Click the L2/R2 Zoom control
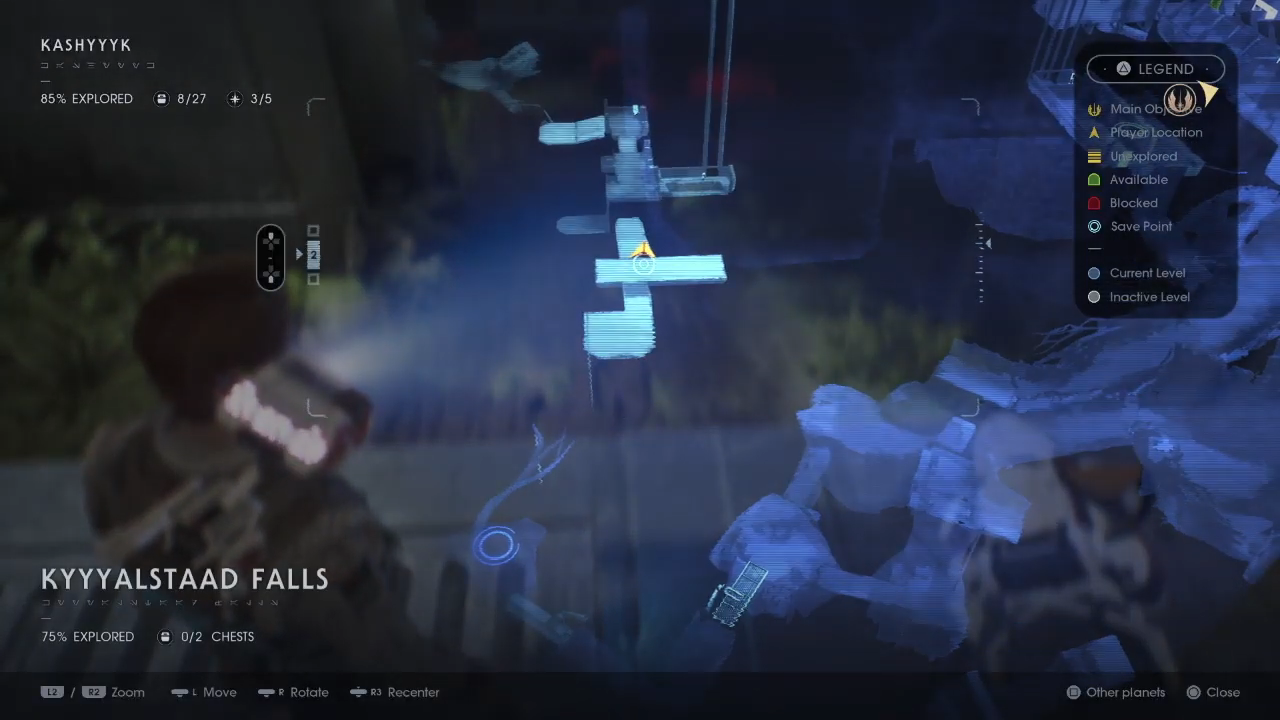The height and width of the screenshot is (720, 1280). tap(94, 692)
